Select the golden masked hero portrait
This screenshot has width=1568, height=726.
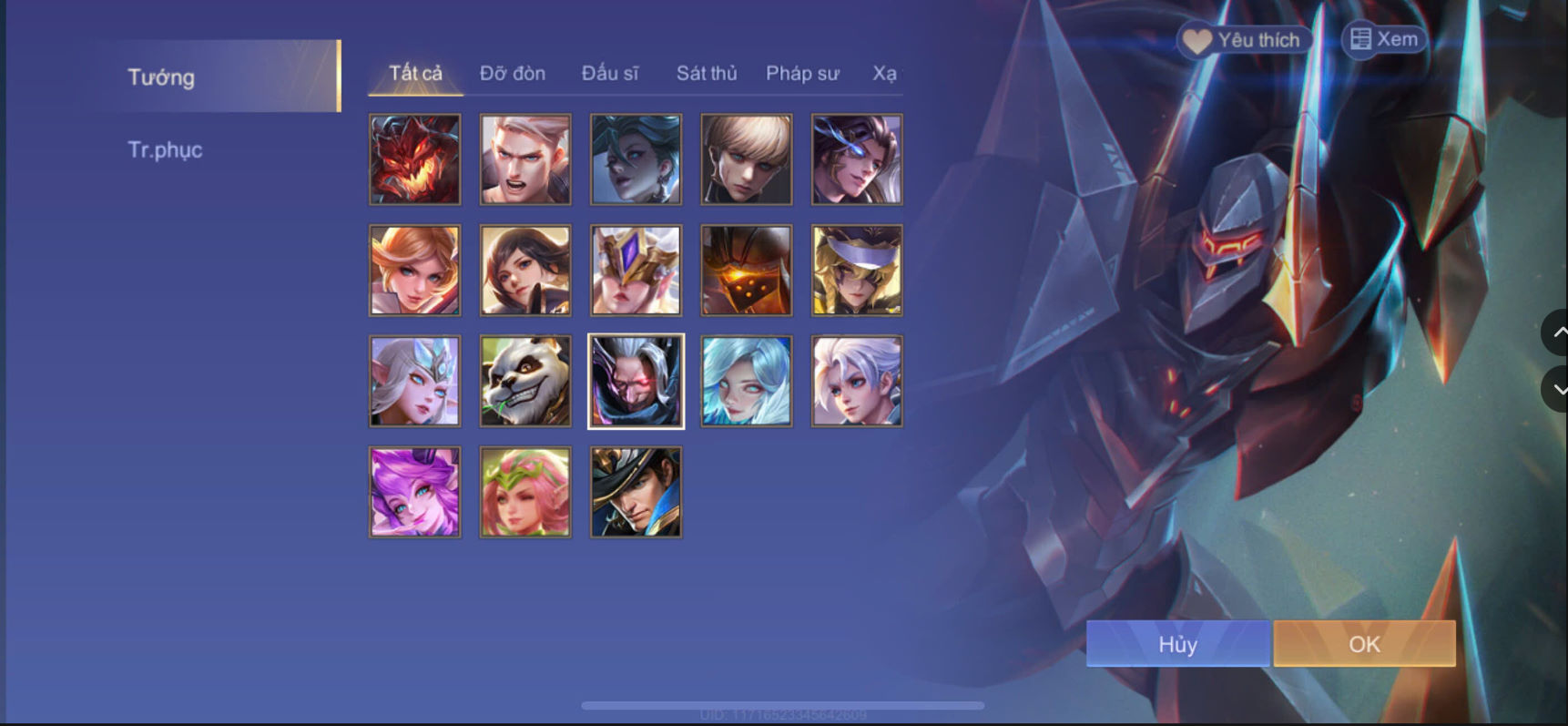coord(636,270)
